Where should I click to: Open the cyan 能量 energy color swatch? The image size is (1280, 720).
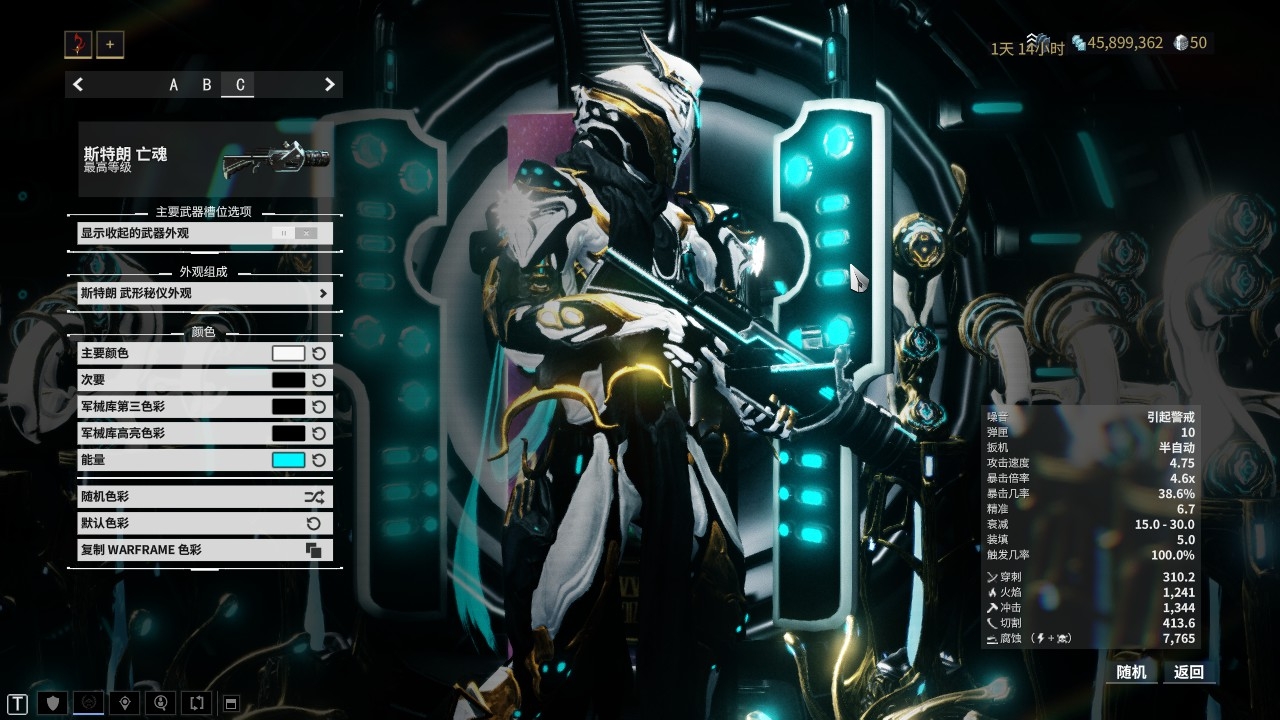pyautogui.click(x=288, y=460)
